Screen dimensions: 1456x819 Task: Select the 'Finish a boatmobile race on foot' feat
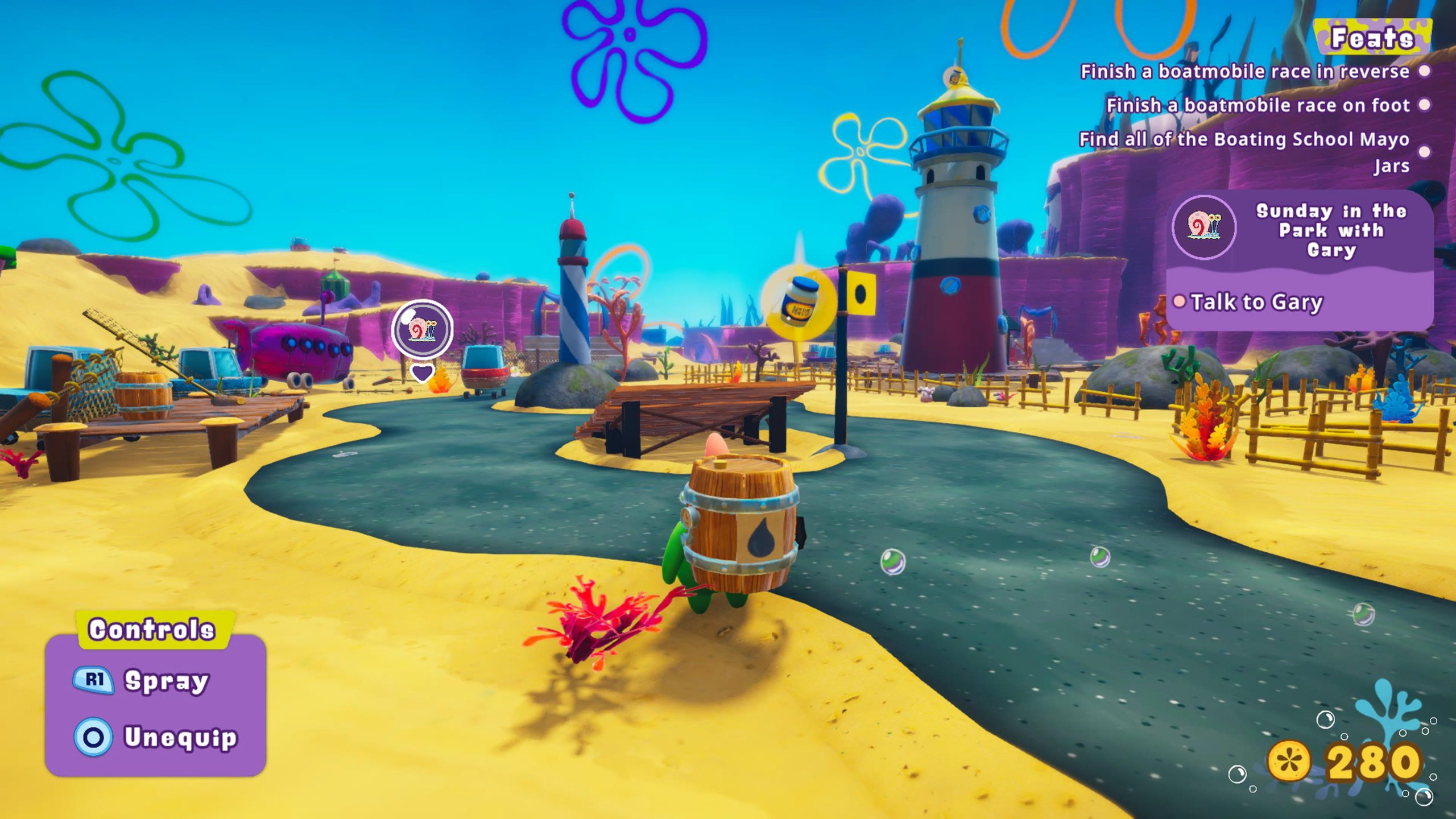(x=1258, y=105)
